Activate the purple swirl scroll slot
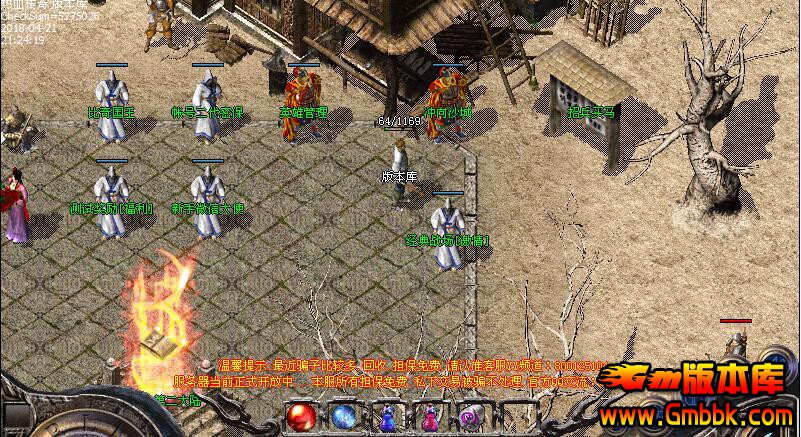 pos(472,417)
